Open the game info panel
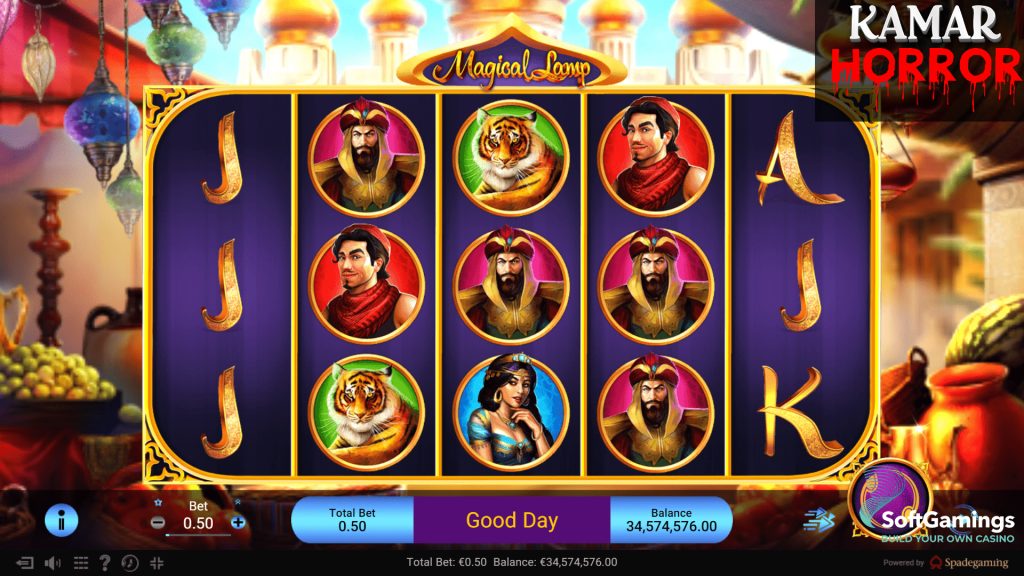This screenshot has width=1024, height=576. pos(61,520)
